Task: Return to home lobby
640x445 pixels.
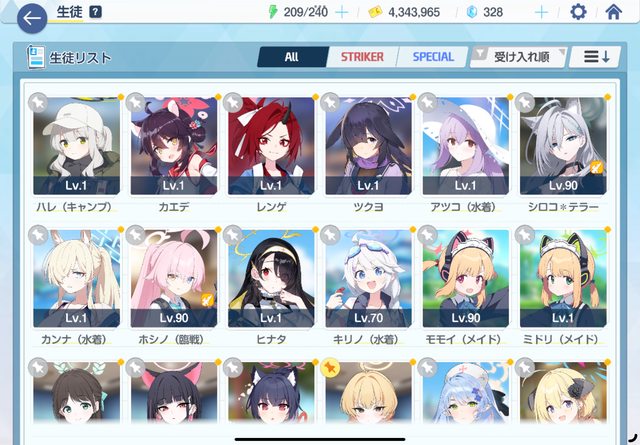Action: pos(614,12)
